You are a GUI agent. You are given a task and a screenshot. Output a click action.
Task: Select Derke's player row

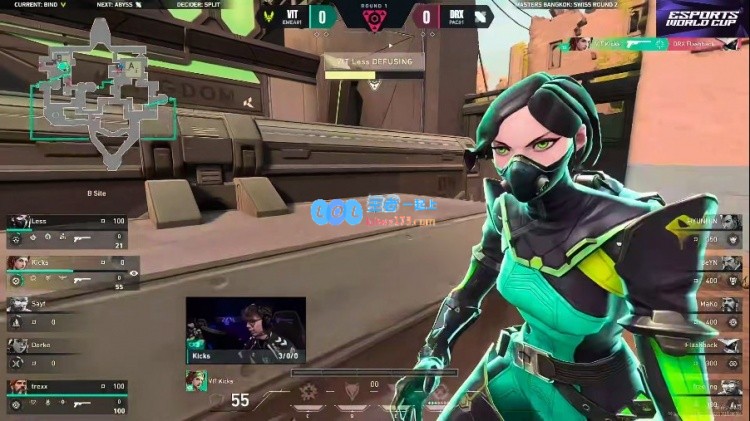50,346
